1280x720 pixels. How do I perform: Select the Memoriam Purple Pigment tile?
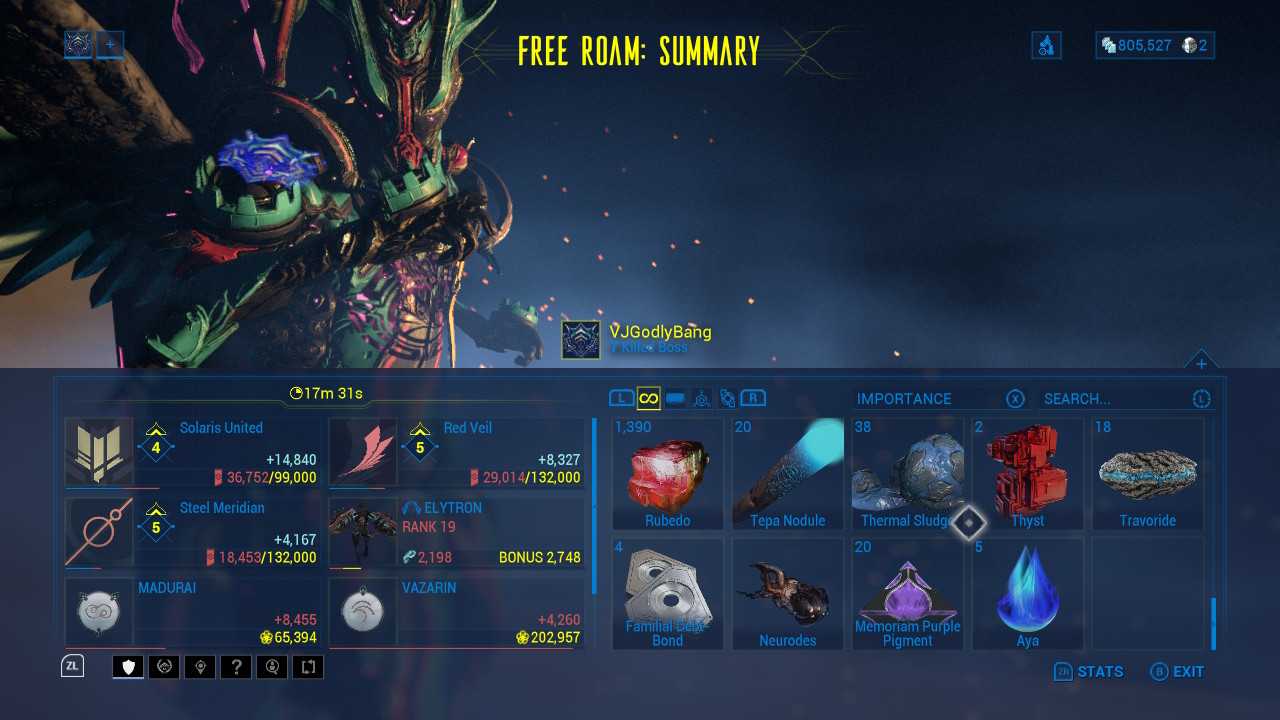907,594
